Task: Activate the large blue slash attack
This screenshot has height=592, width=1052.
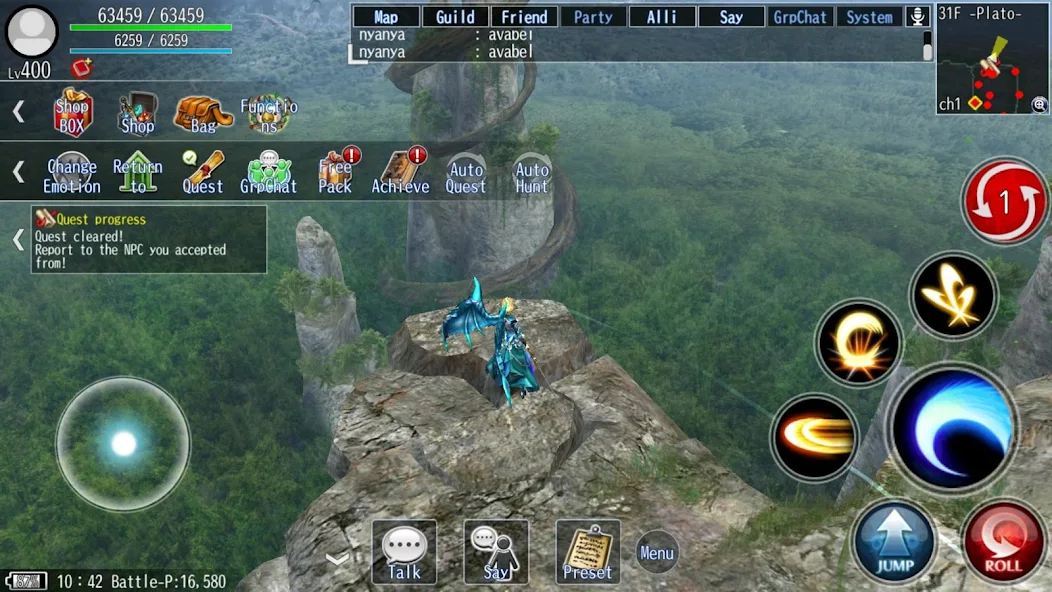Action: 950,427
